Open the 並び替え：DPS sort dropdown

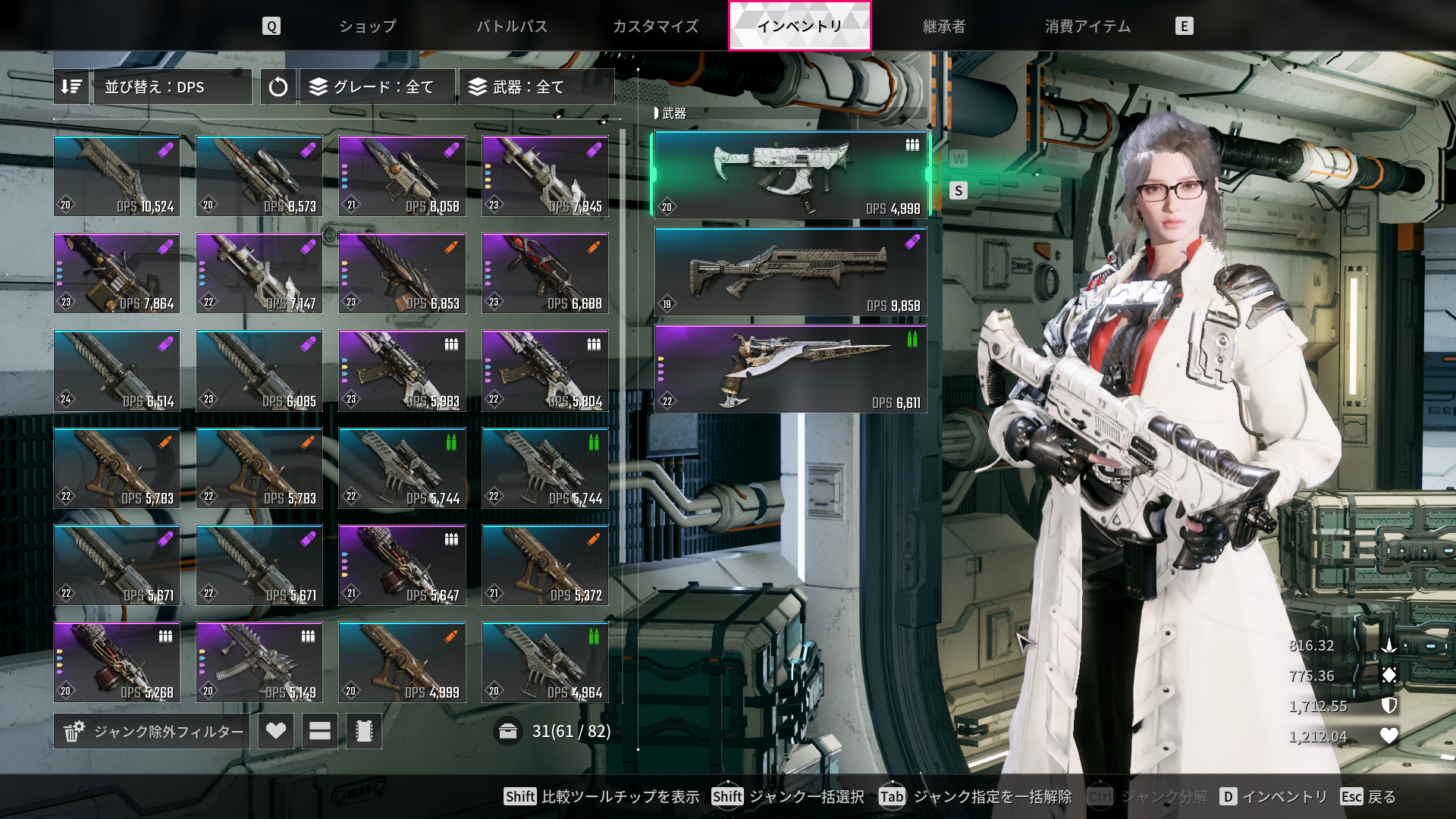click(x=173, y=87)
